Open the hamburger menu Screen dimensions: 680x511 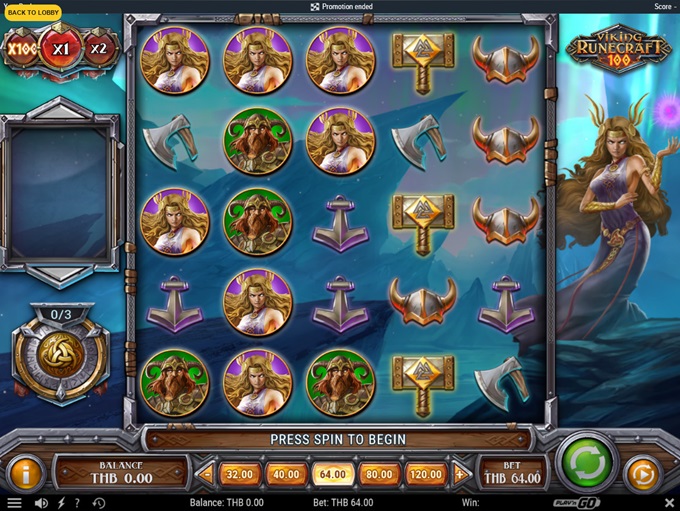pyautogui.click(x=14, y=503)
